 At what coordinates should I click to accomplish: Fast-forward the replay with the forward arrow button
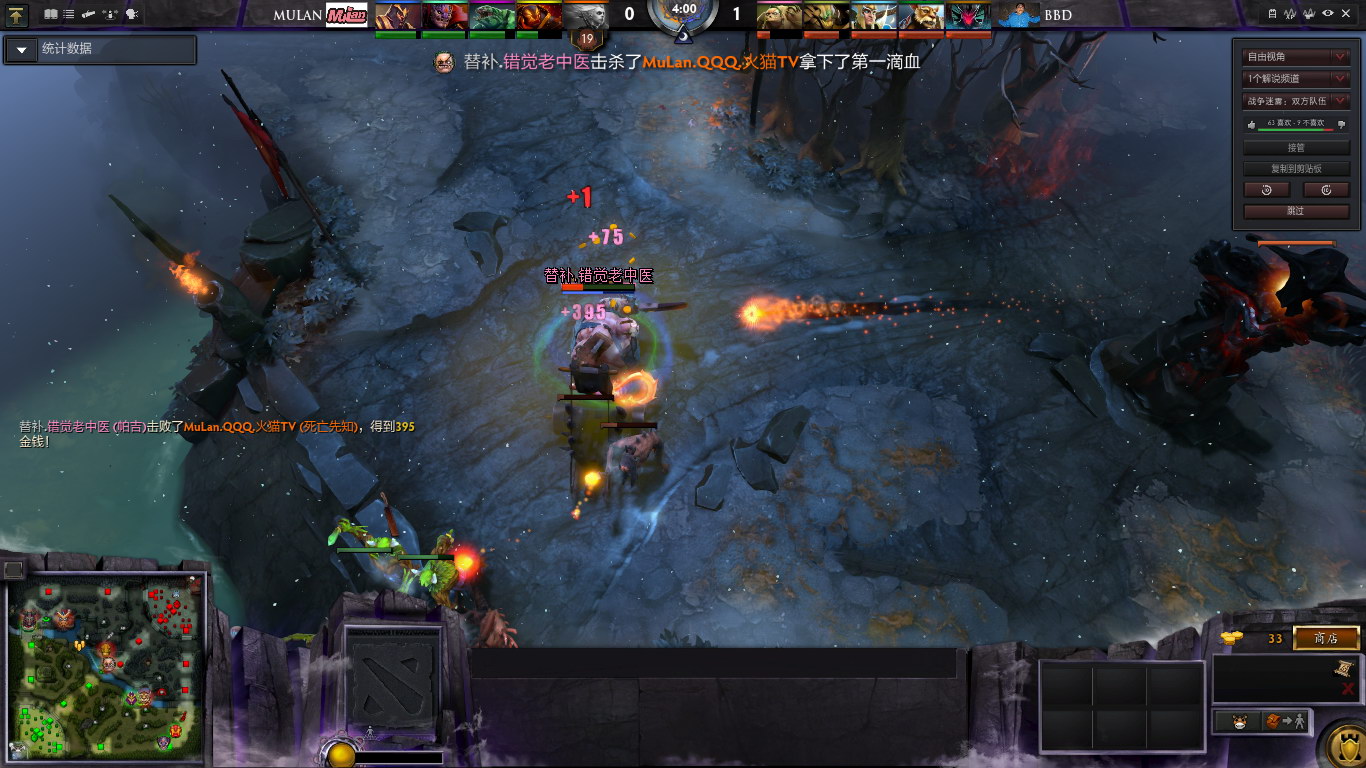tap(1326, 190)
